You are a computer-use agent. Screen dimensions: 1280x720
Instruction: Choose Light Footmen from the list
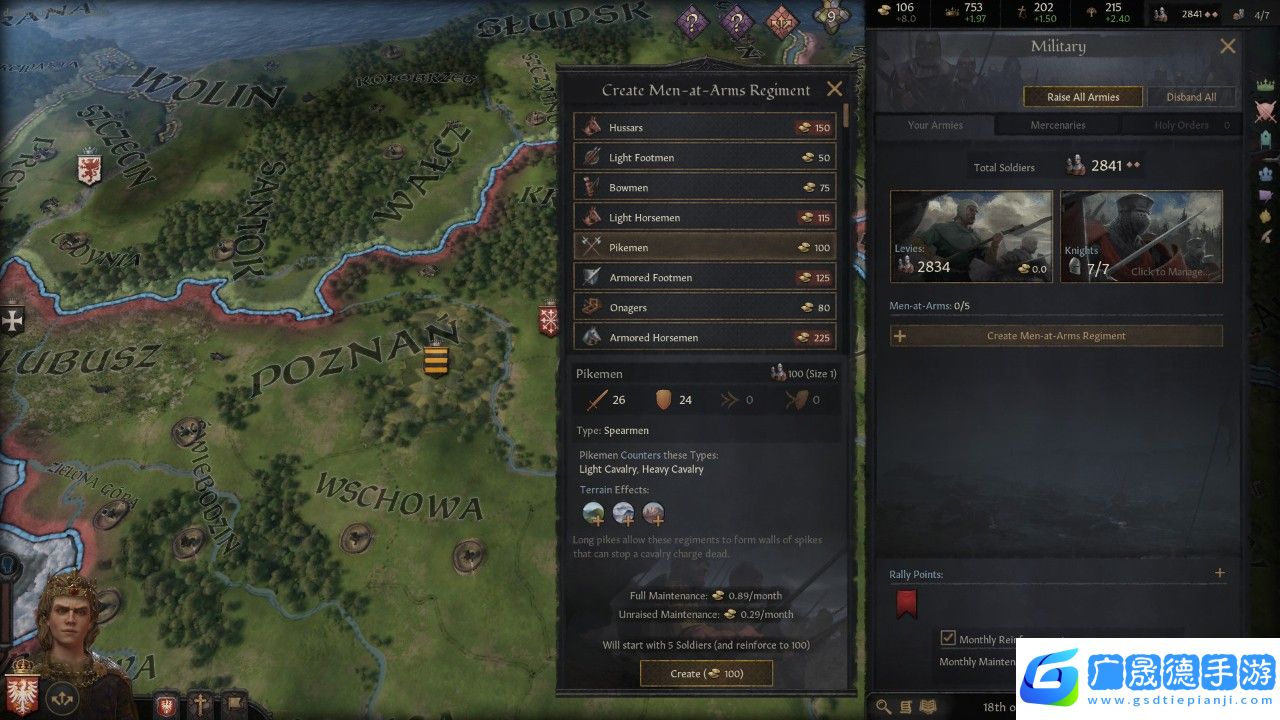tap(705, 157)
